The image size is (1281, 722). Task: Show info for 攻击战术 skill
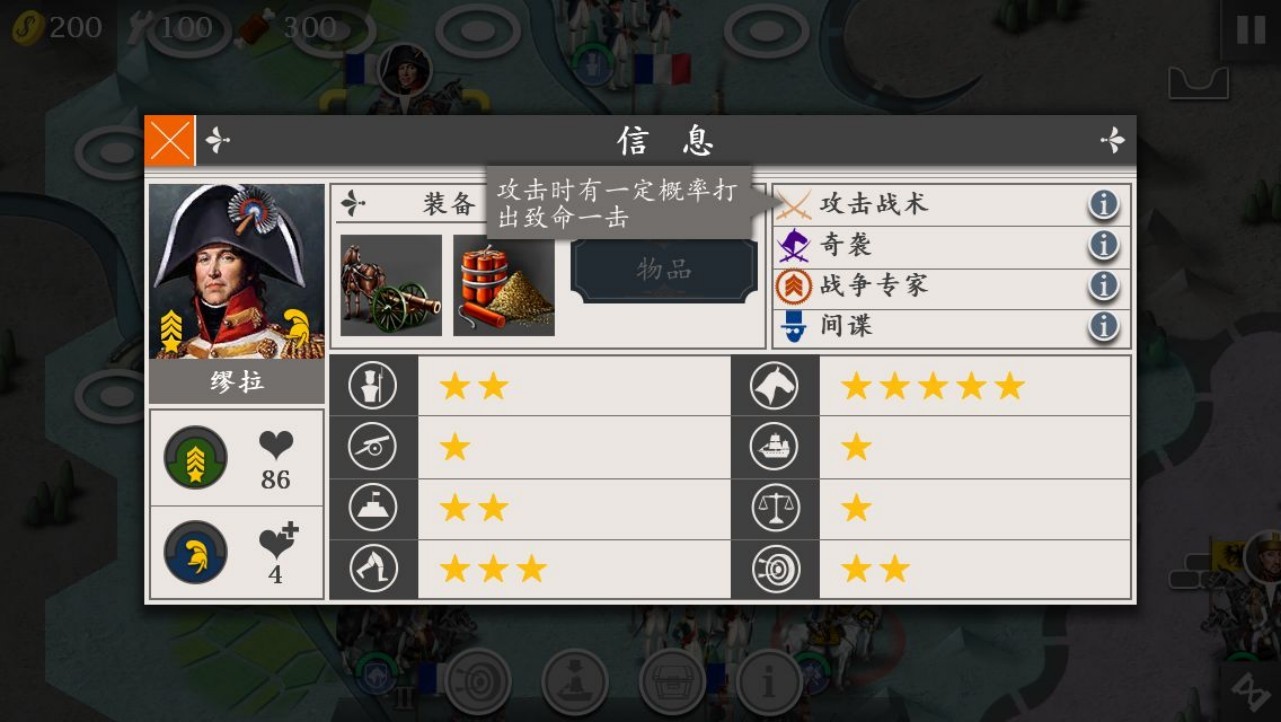[x=1103, y=205]
